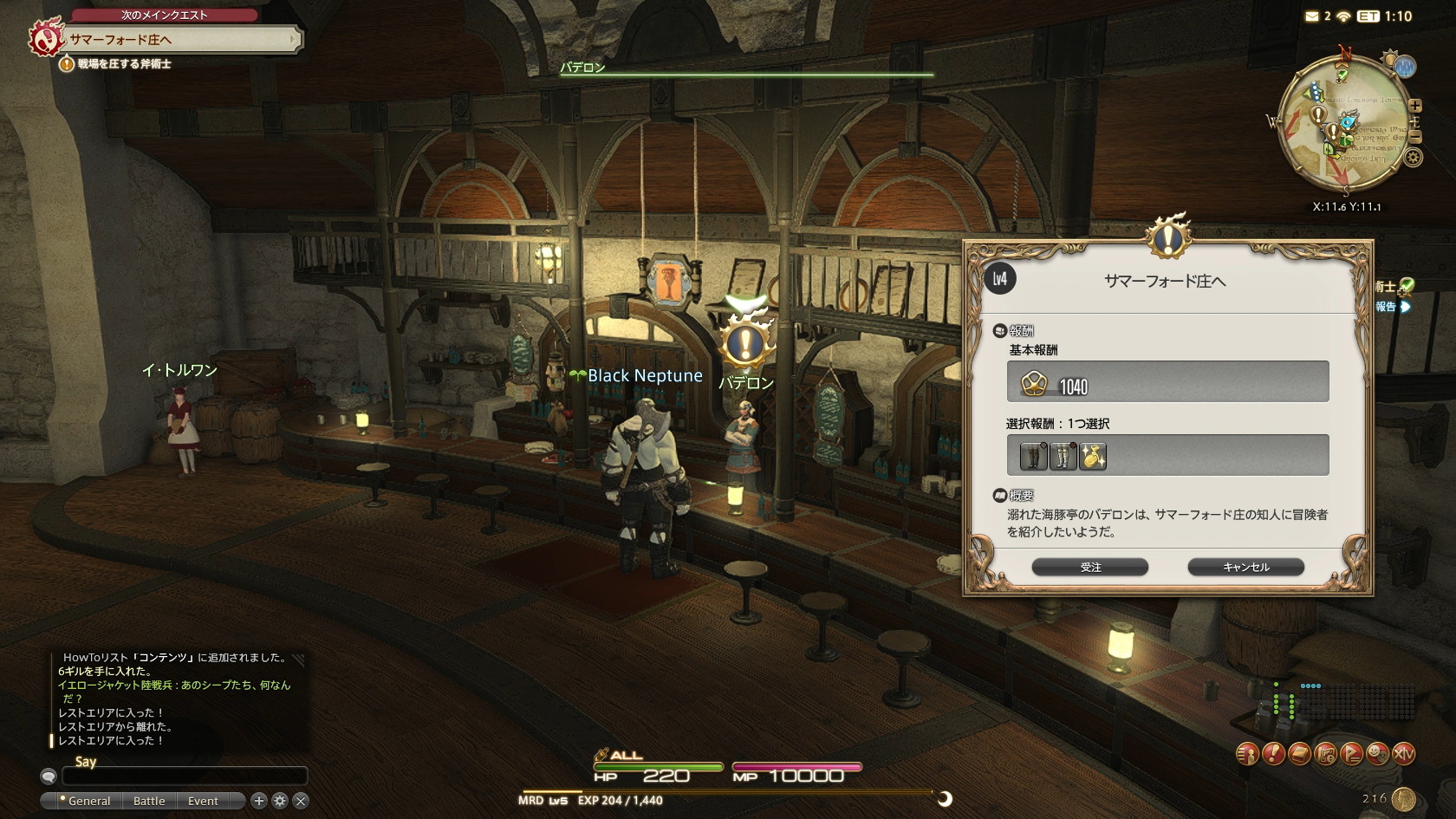The height and width of the screenshot is (819, 1456).
Task: Switch to the Battle chat tab
Action: 149,801
